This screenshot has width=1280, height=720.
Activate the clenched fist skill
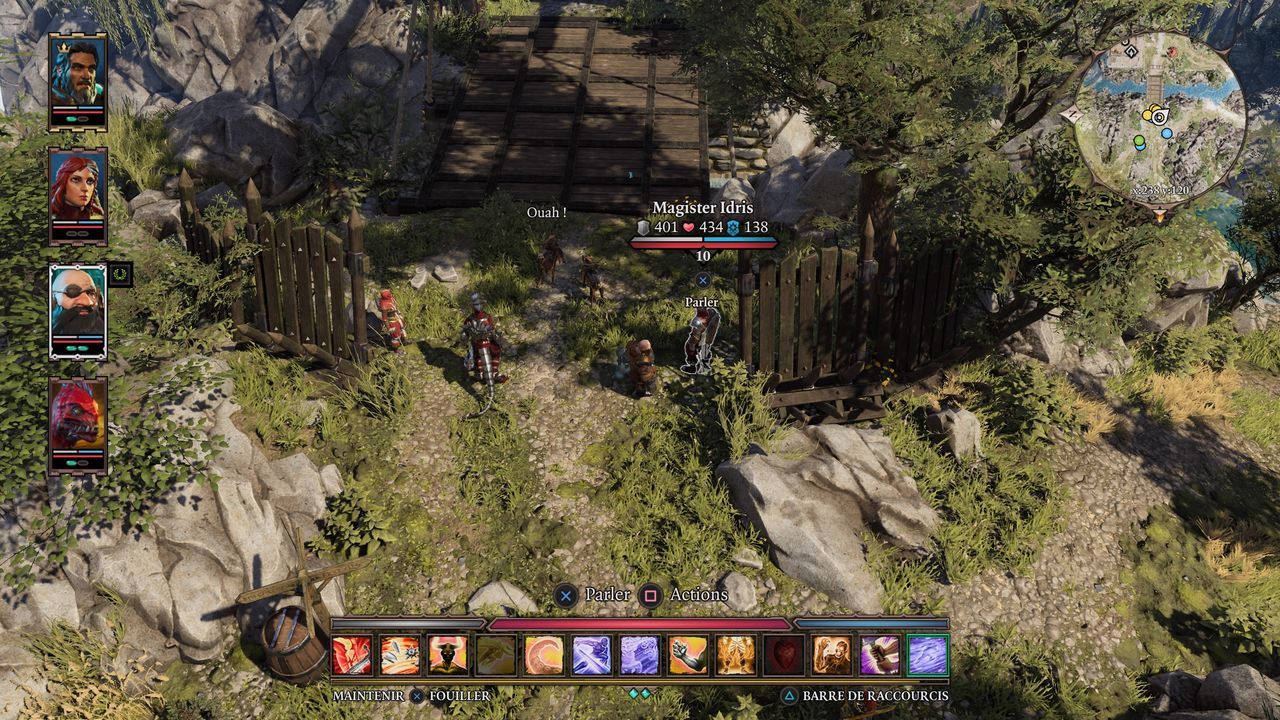tap(688, 655)
